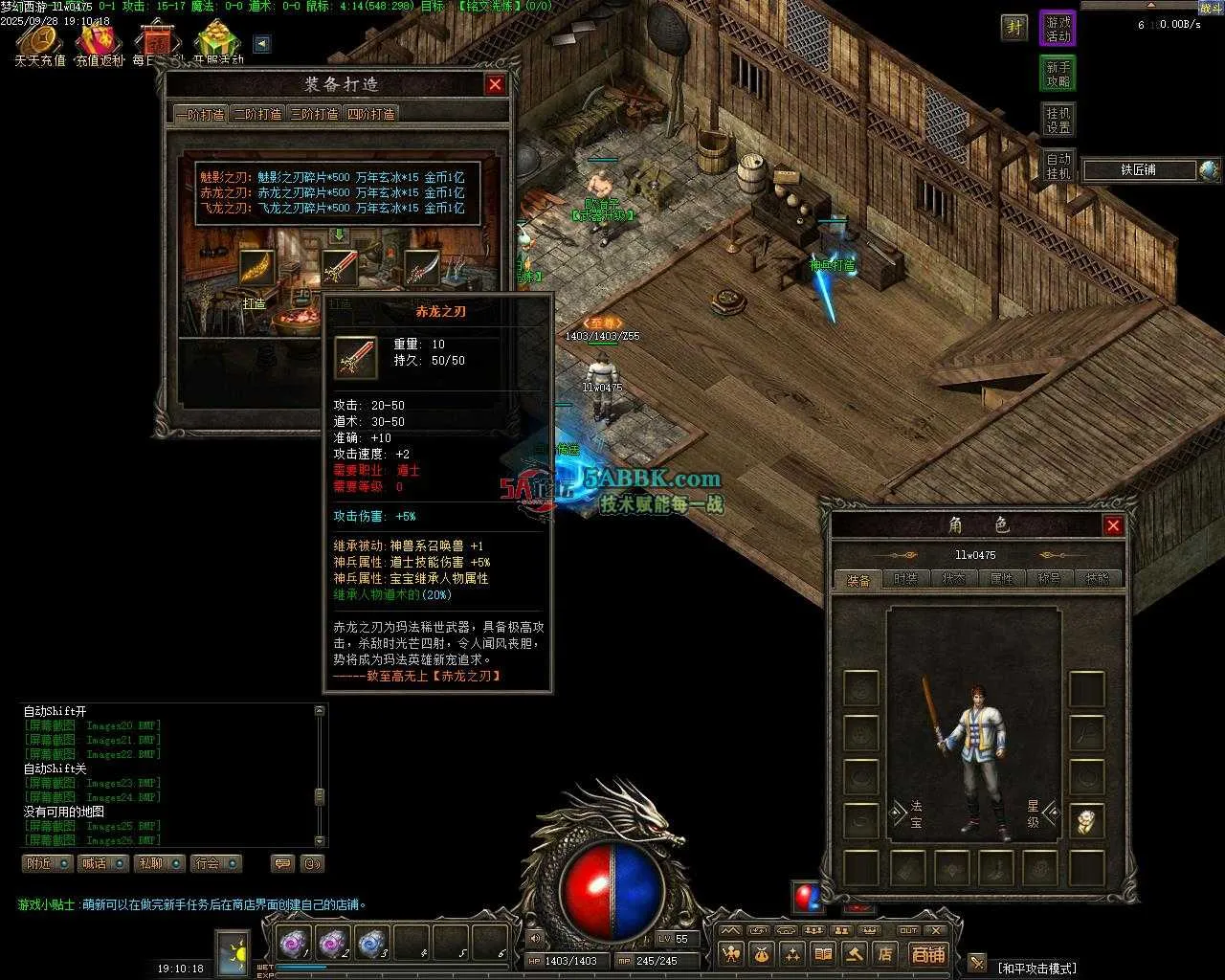Image resolution: width=1225 pixels, height=980 pixels.
Task: Click 打造 under the golden blade
Action: [254, 303]
